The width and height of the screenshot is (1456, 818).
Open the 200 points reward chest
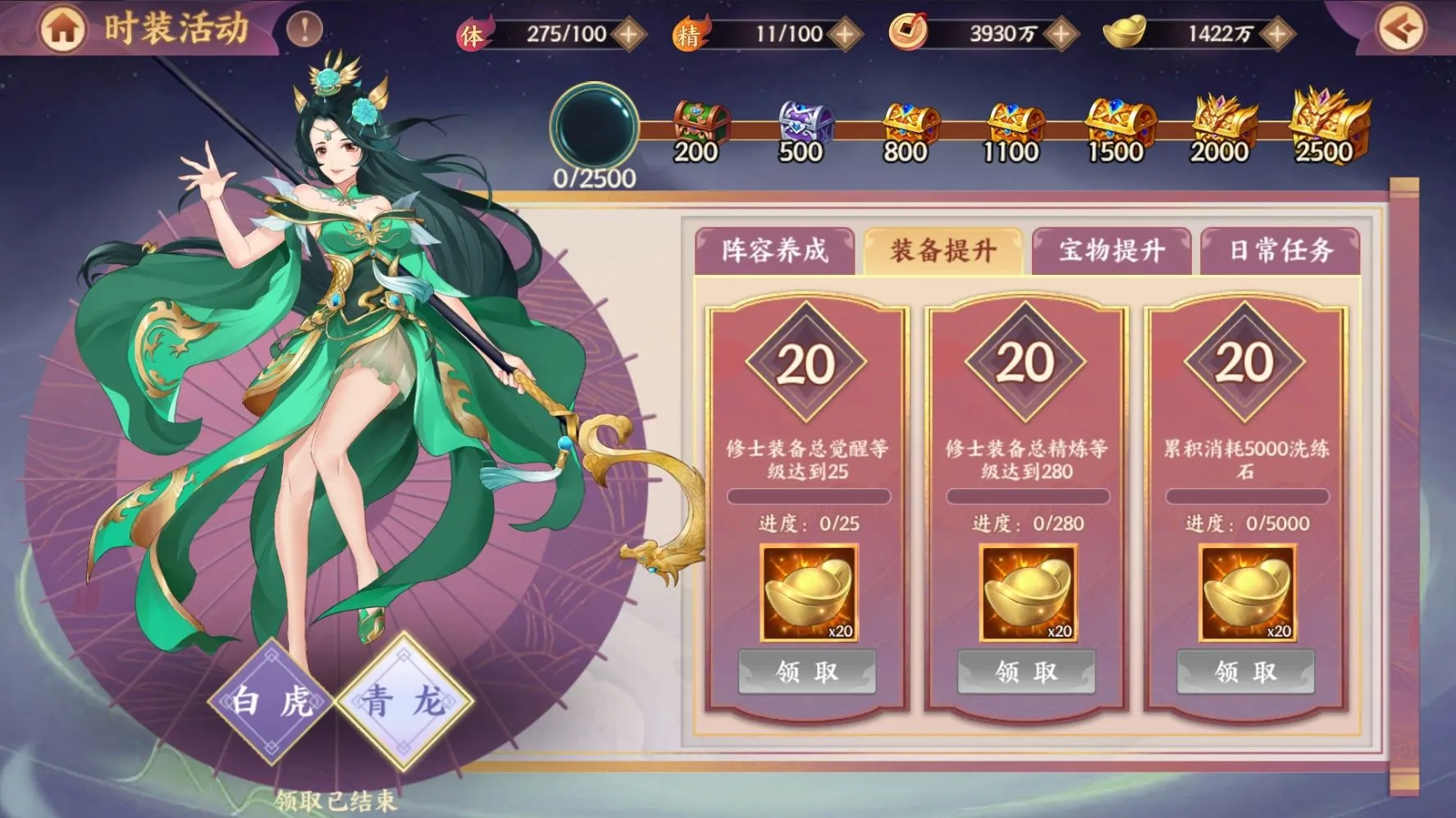coord(699,125)
